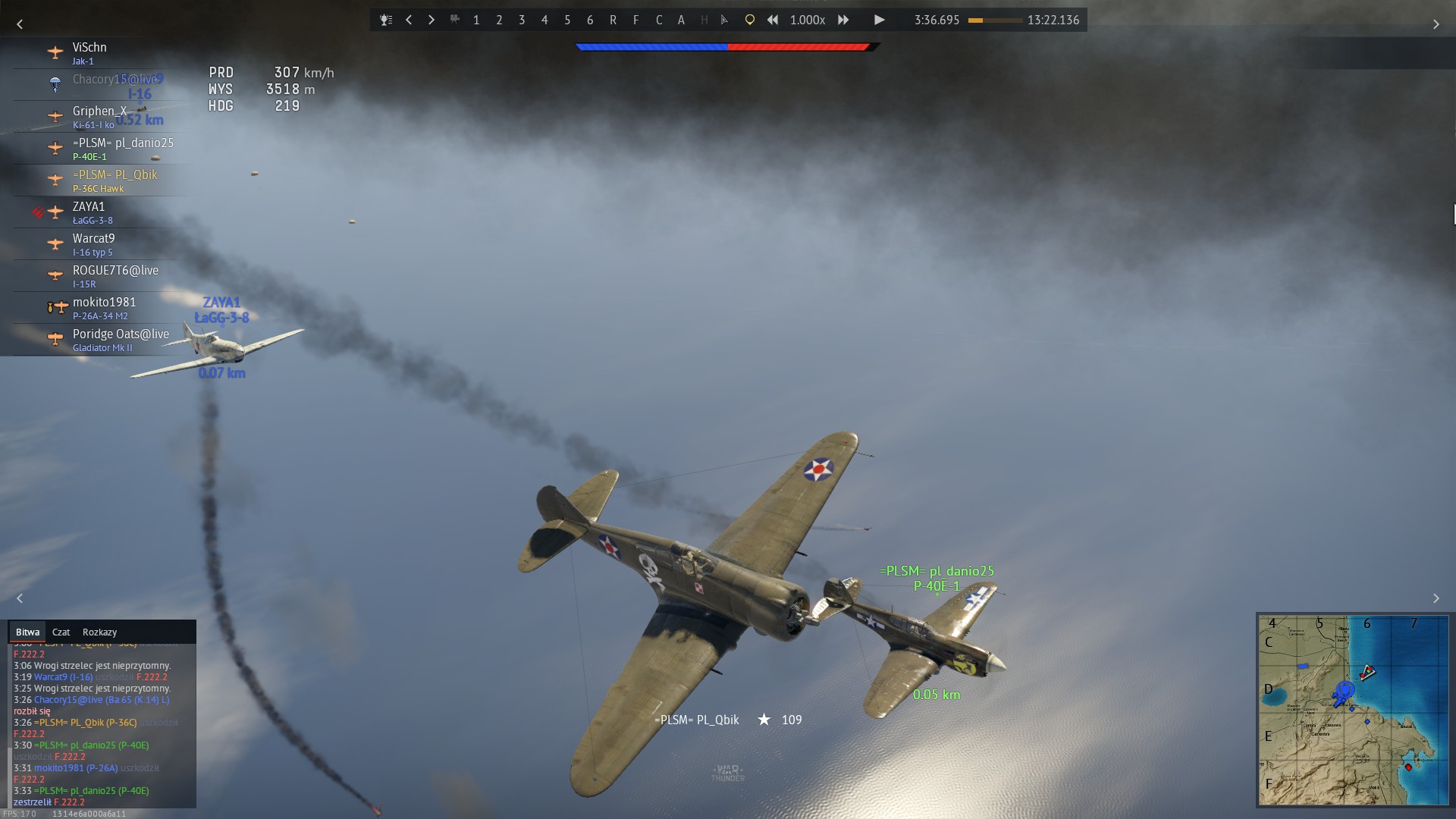Toggle the yellow map marker icon
Viewport: 1456px width, 819px height.
point(749,20)
